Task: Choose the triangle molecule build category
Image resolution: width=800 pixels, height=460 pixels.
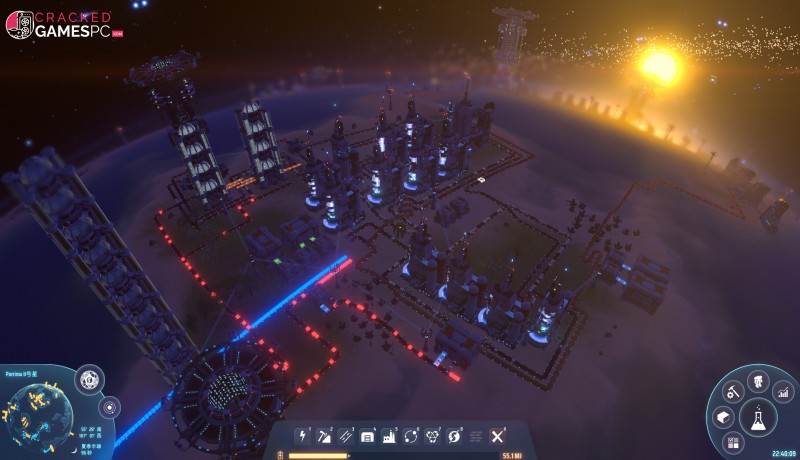Action: [432, 436]
